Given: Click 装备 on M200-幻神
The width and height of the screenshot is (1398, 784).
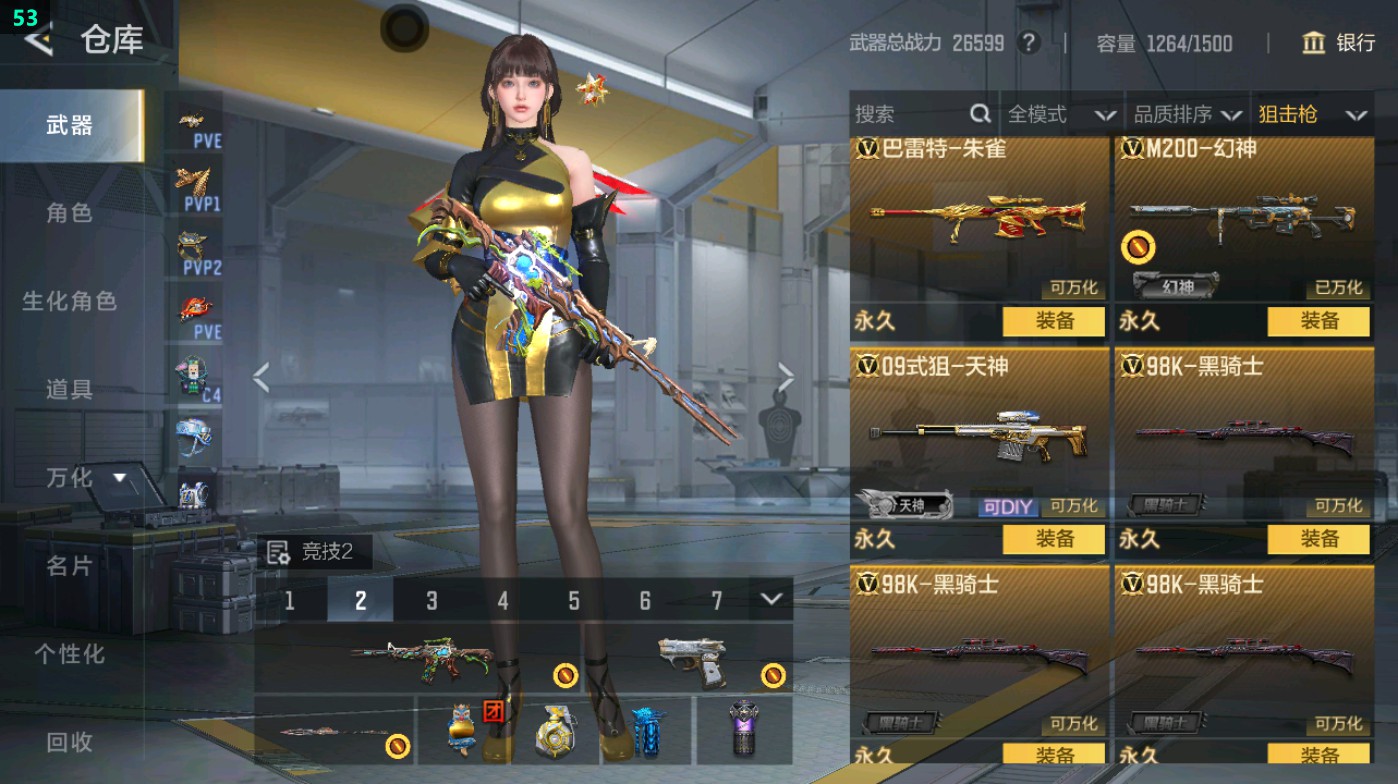Looking at the screenshot, I should point(1320,322).
